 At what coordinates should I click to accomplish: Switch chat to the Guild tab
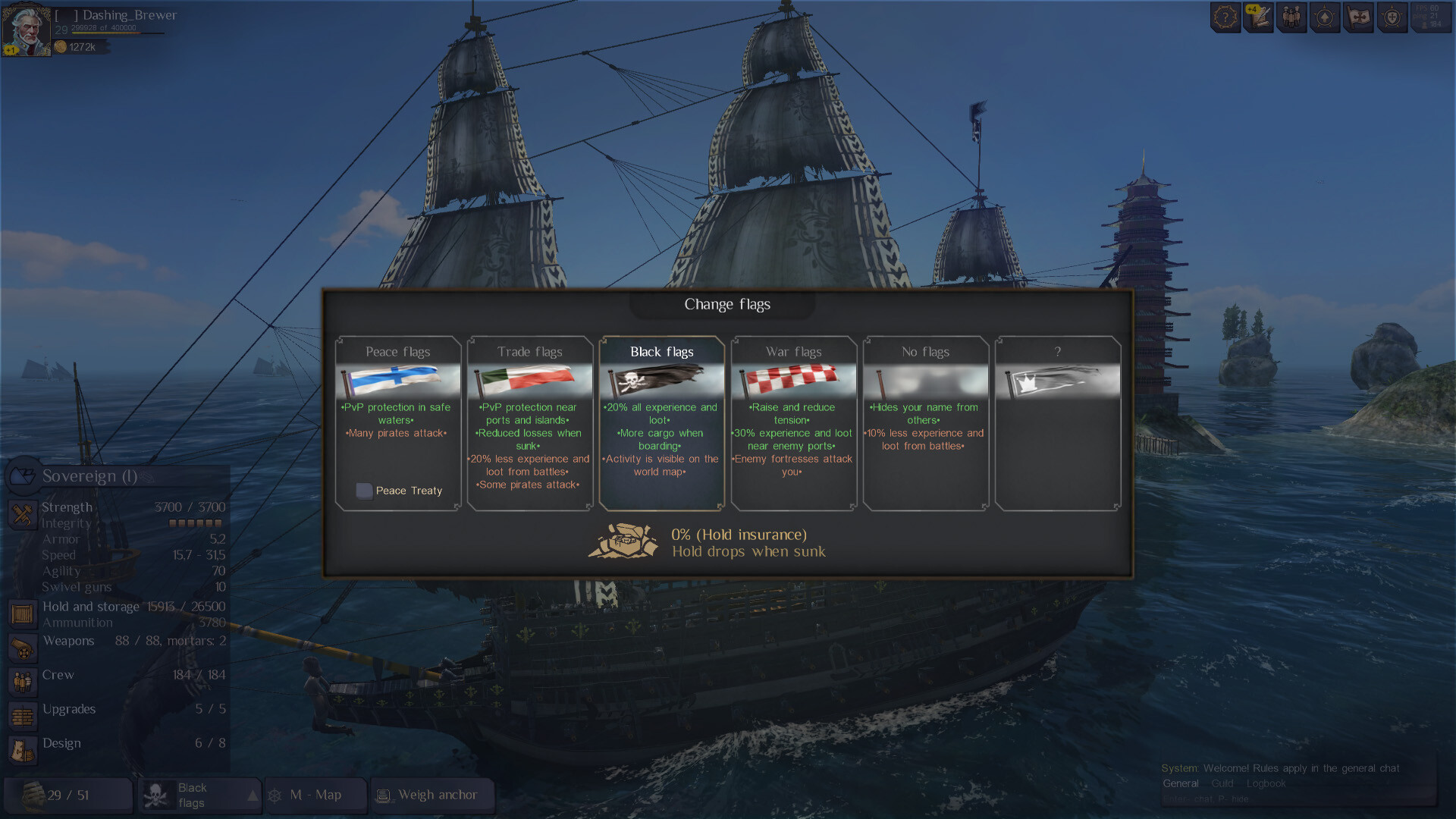point(1222,783)
